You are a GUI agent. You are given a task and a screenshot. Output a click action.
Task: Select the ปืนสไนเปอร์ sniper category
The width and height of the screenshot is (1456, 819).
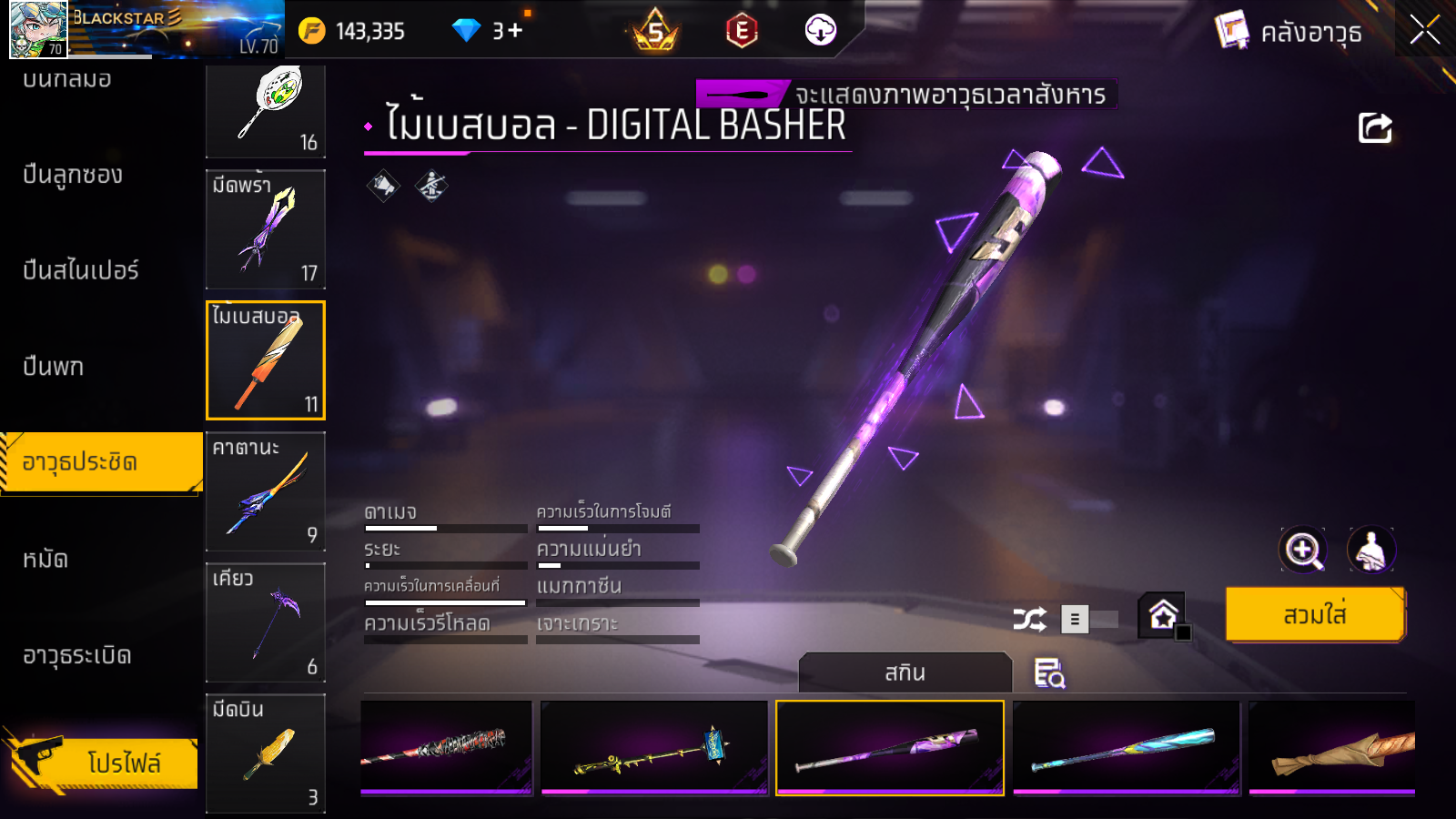click(x=81, y=270)
